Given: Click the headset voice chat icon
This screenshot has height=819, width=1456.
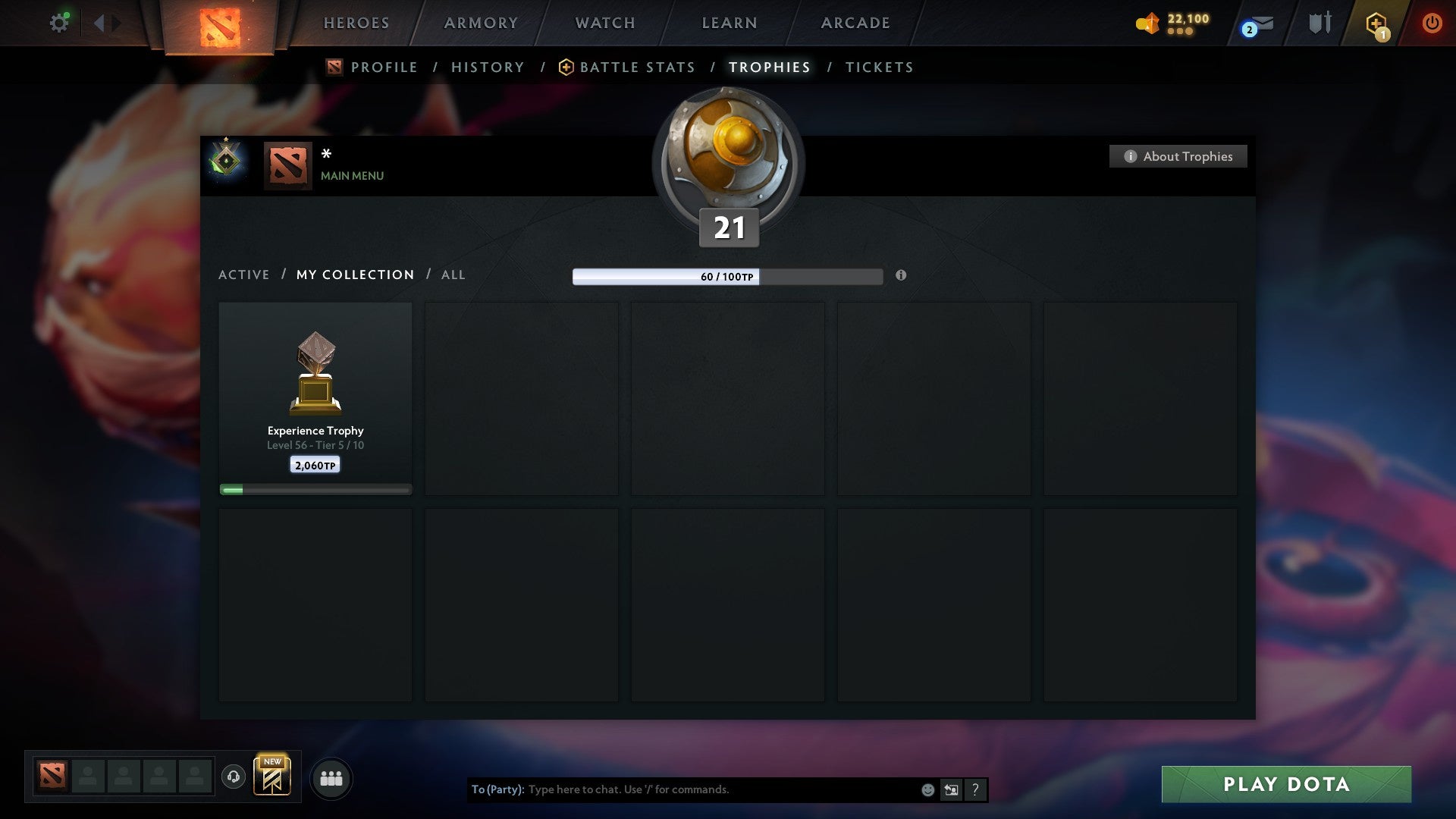Looking at the screenshot, I should click(233, 777).
